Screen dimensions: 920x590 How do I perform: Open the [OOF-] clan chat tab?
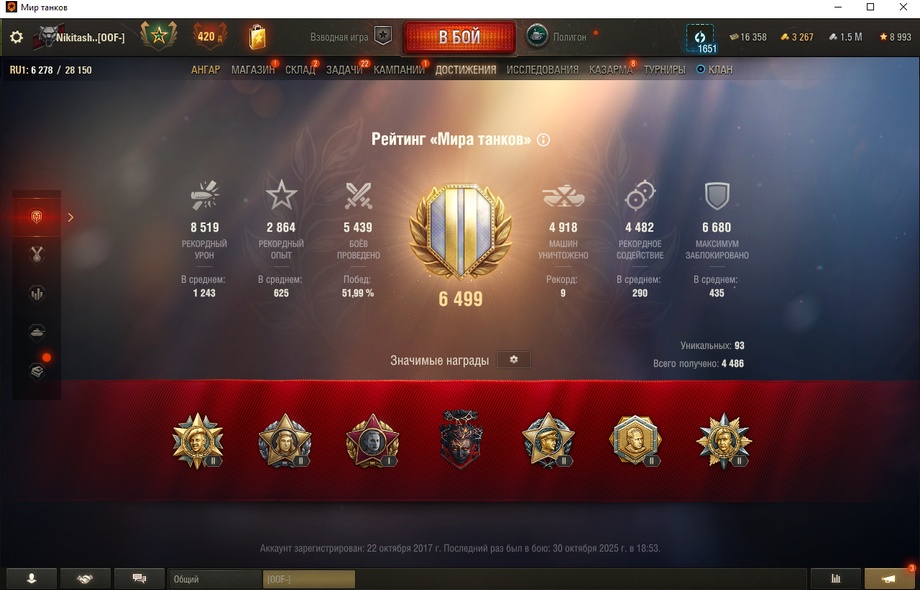(308, 579)
